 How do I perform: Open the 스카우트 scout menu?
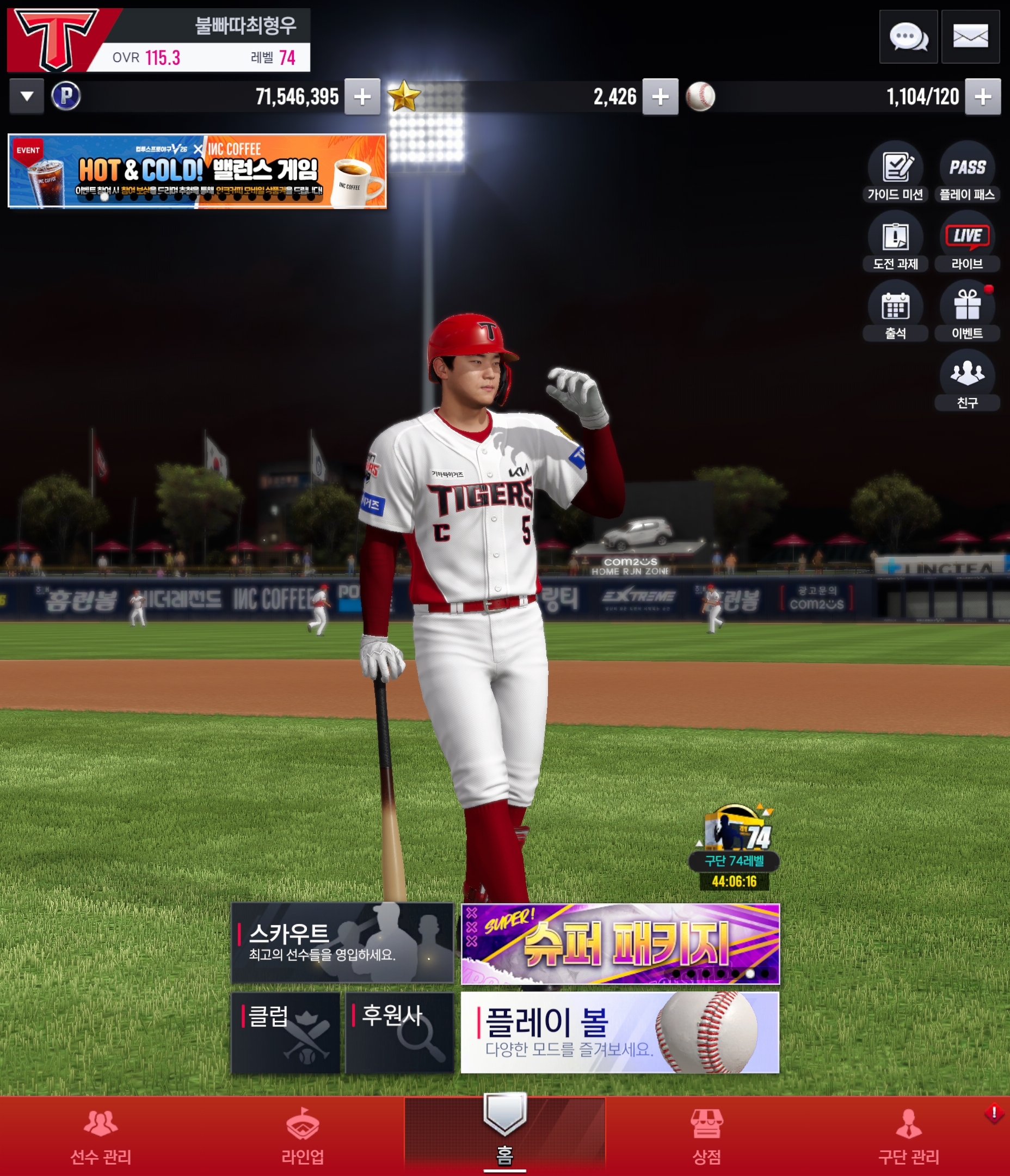342,943
